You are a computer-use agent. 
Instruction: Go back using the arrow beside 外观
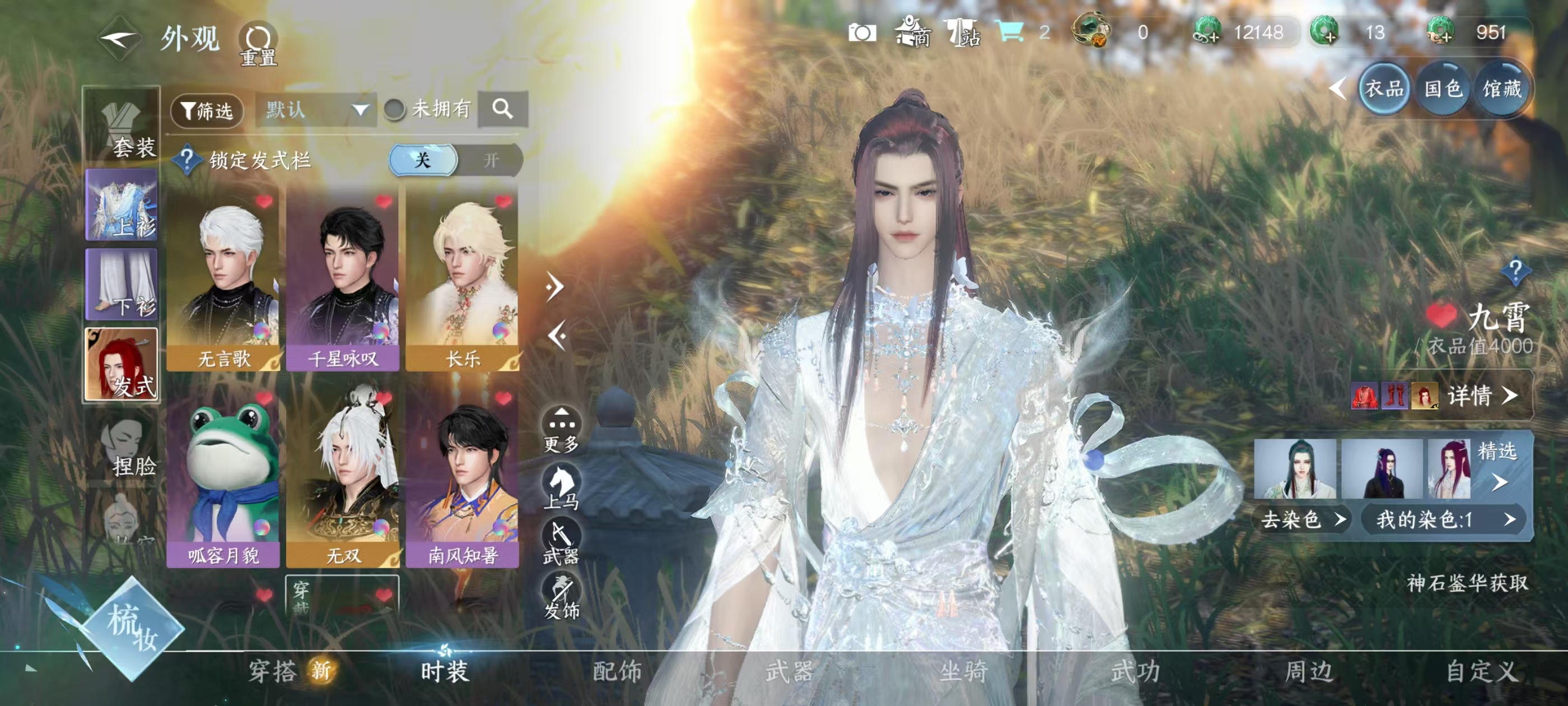coord(120,39)
